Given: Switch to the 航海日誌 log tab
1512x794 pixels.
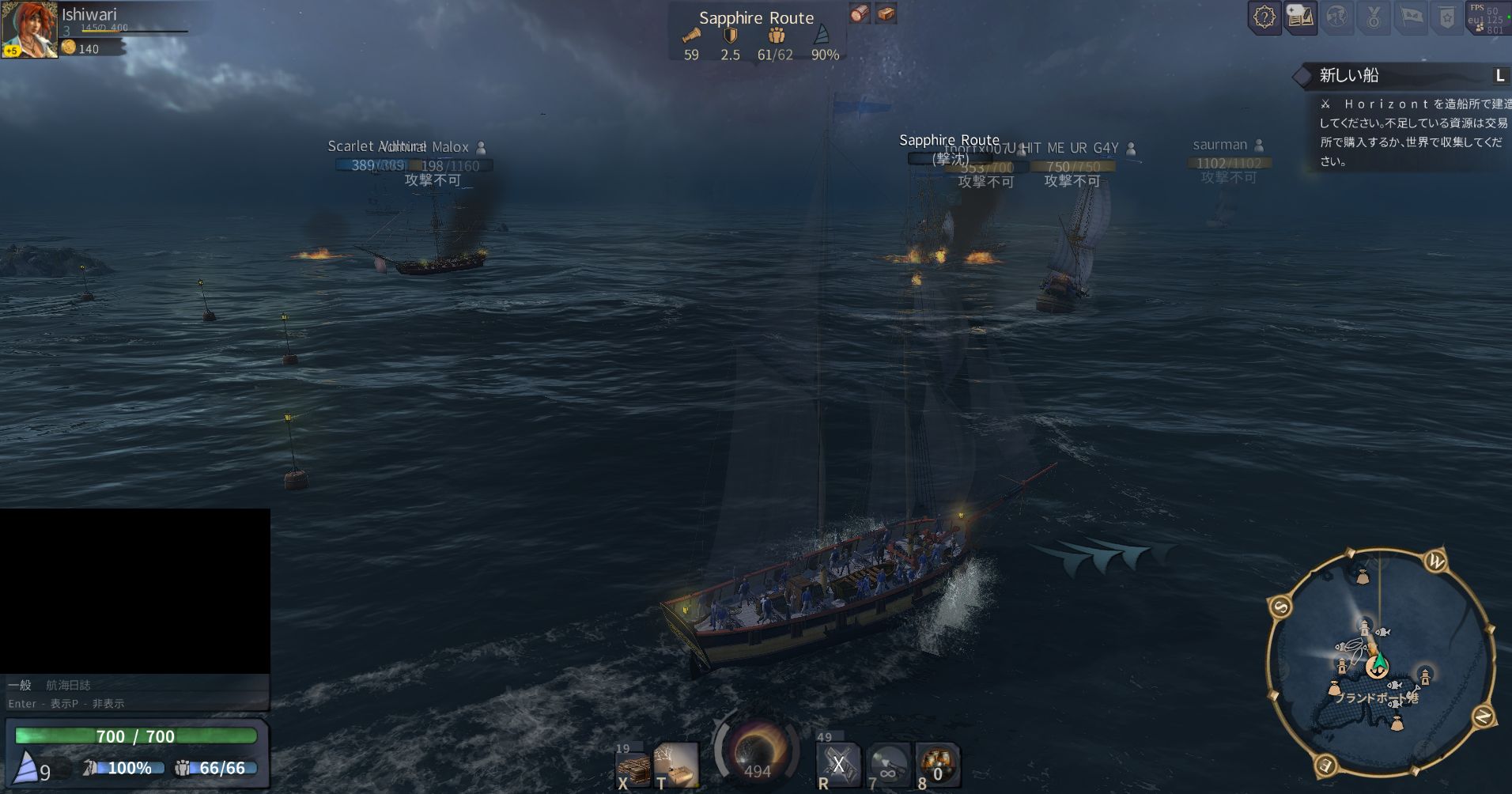Looking at the screenshot, I should [68, 685].
